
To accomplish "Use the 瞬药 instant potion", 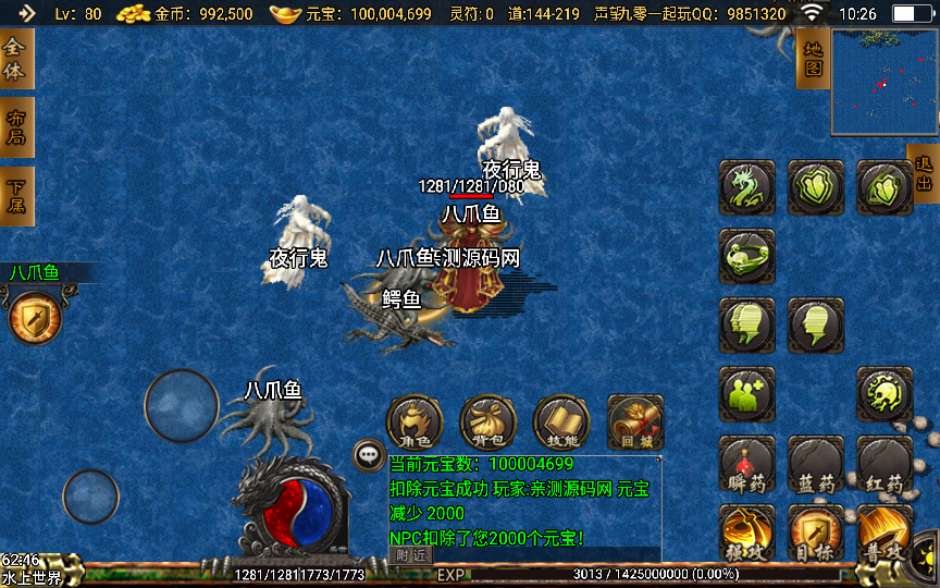I will click(x=746, y=466).
